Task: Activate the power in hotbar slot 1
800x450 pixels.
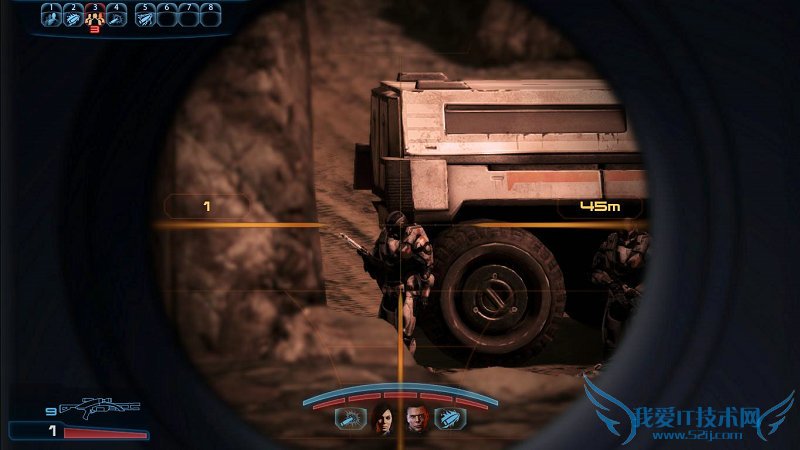Action: click(51, 17)
